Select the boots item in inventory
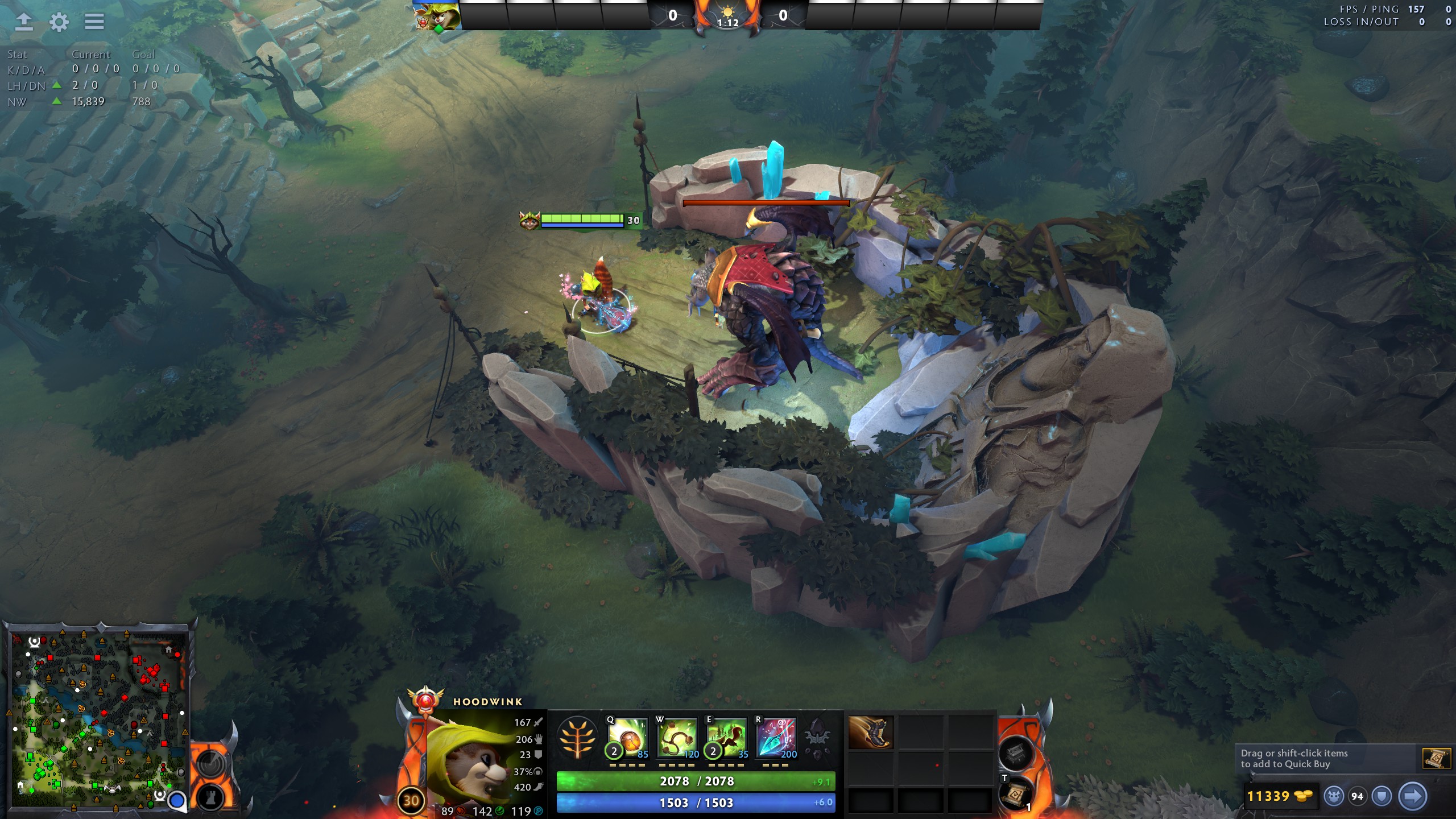Image resolution: width=1456 pixels, height=819 pixels. [870, 733]
